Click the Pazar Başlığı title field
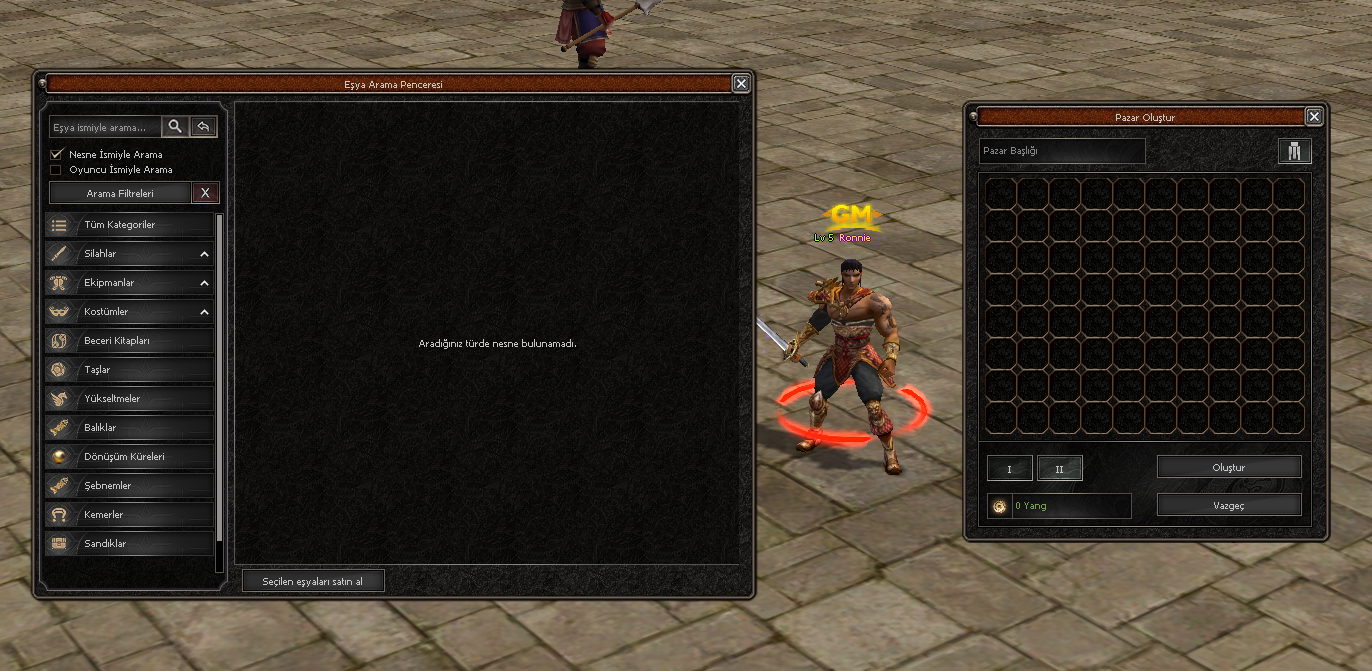 (x=1062, y=151)
